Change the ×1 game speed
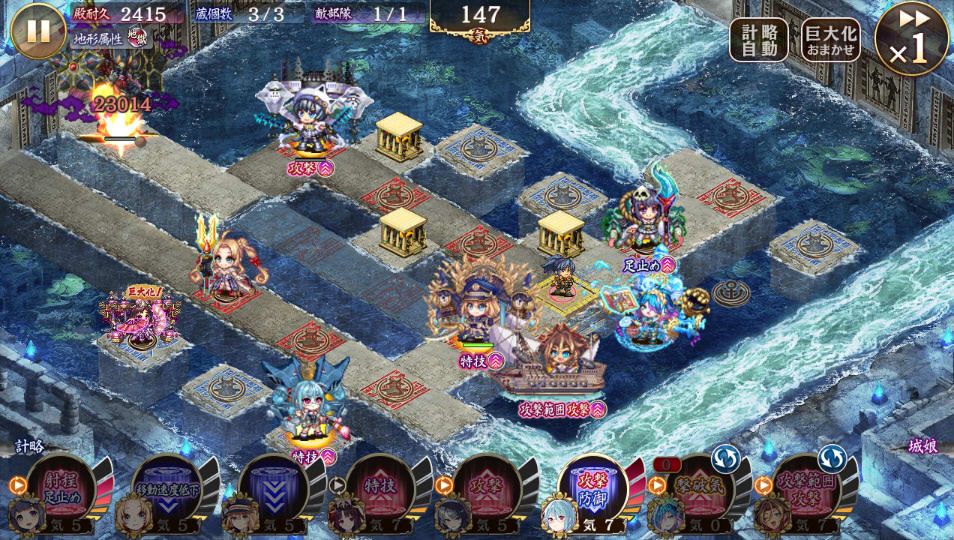The image size is (954, 540). (911, 40)
